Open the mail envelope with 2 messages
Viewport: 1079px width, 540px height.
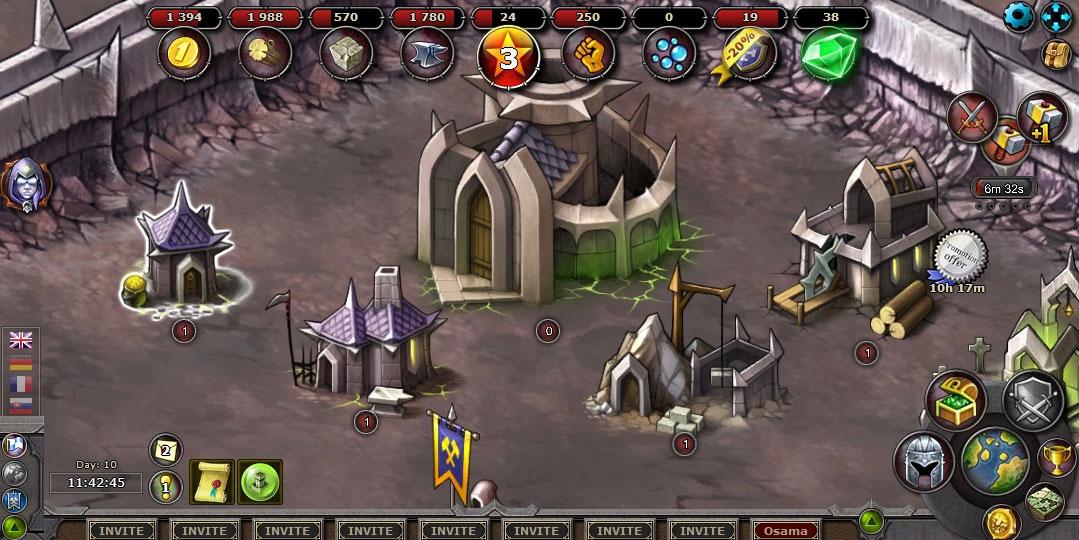pos(165,451)
